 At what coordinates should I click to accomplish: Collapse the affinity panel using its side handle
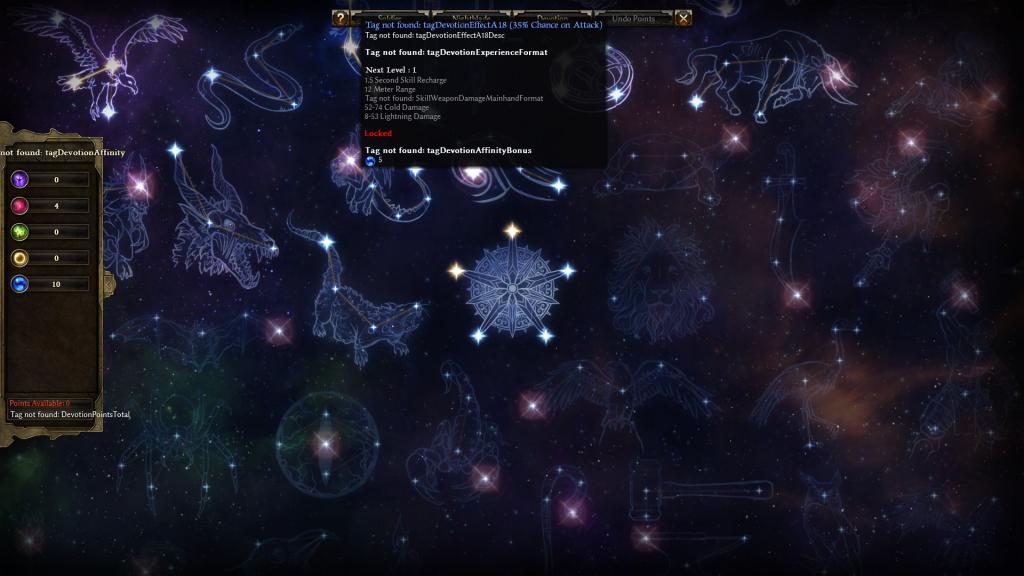coord(109,284)
